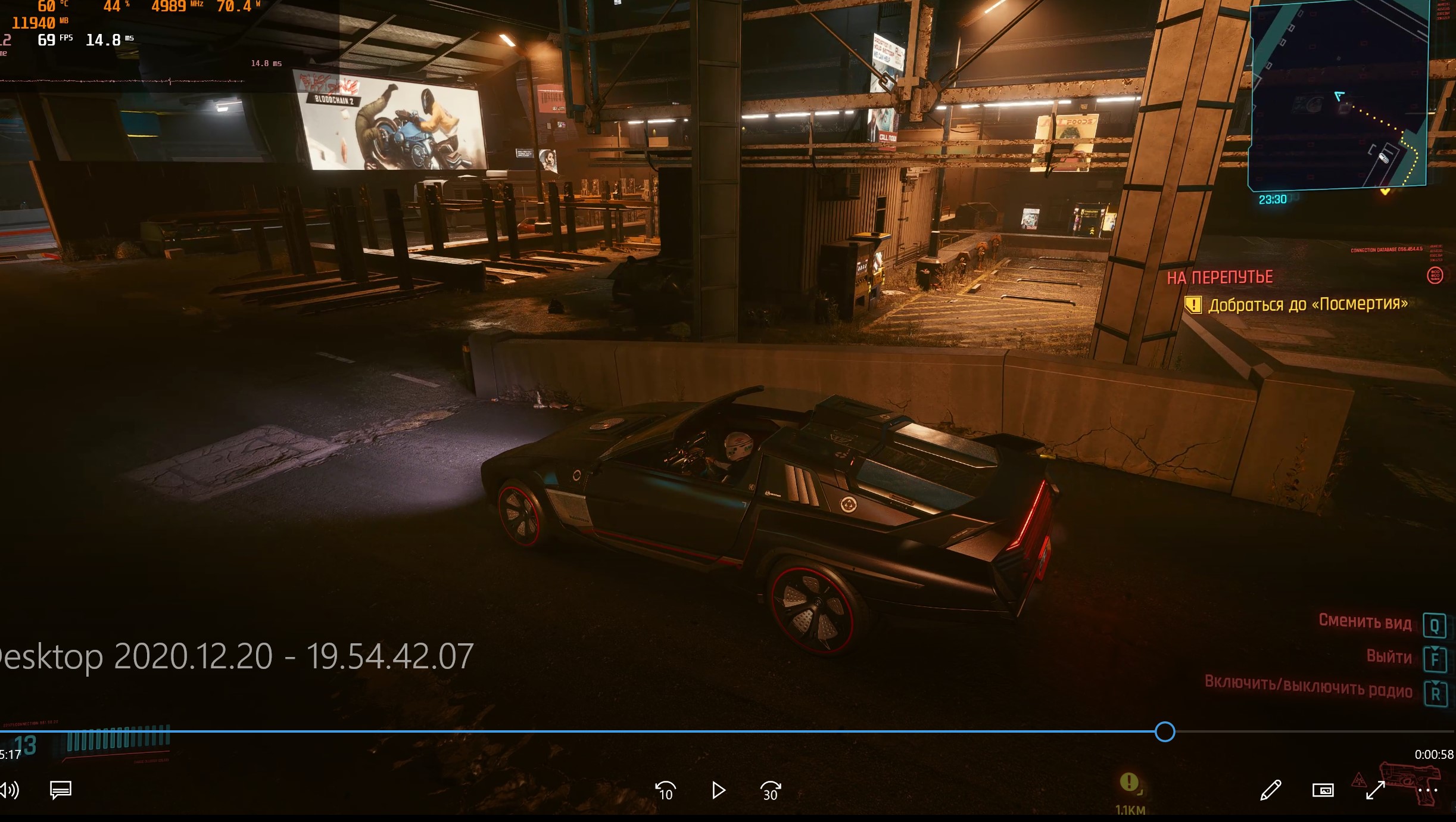Image resolution: width=1456 pixels, height=822 pixels.
Task: Play the paused video
Action: click(719, 790)
